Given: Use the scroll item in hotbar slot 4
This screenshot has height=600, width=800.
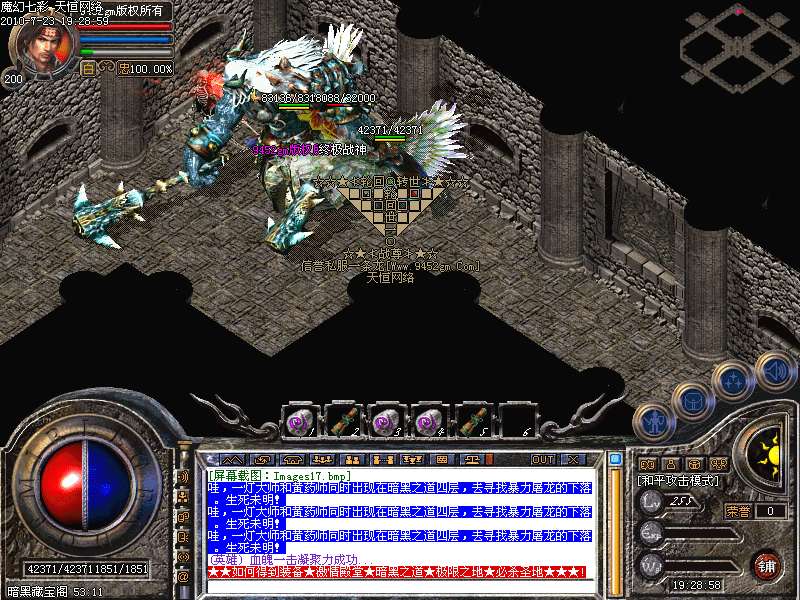Looking at the screenshot, I should pos(429,421).
